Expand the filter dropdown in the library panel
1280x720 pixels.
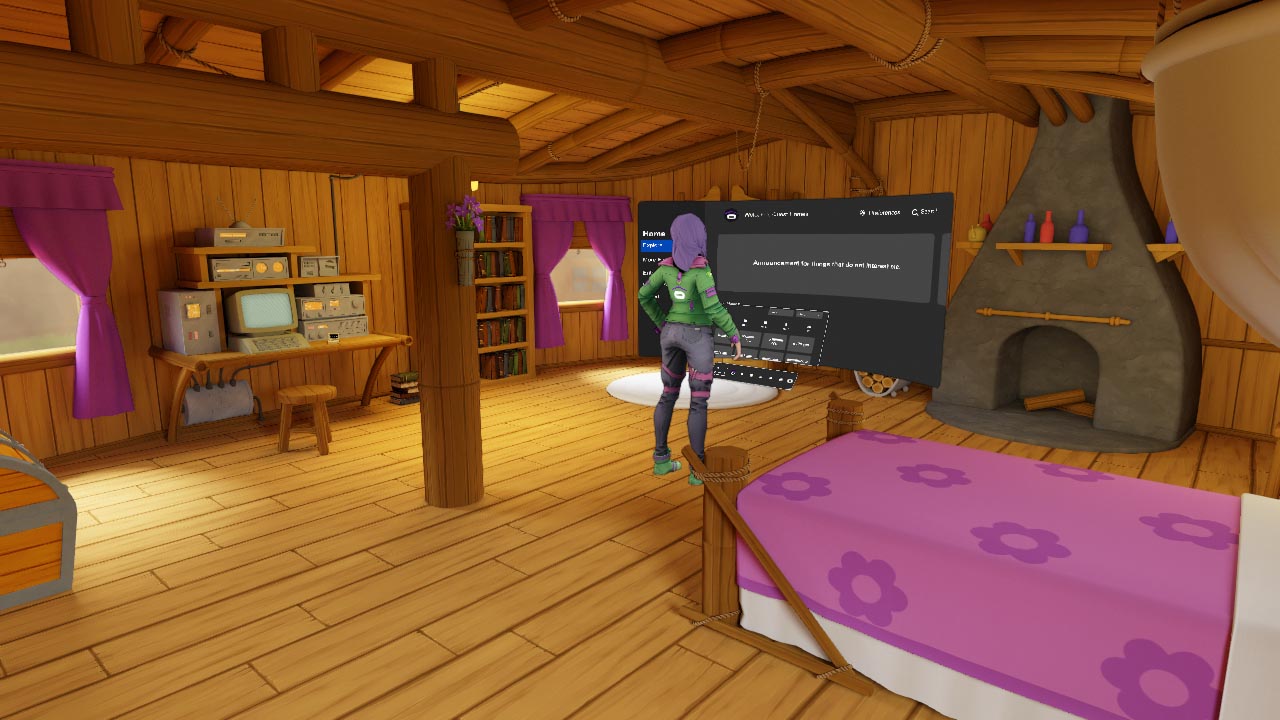coord(809,315)
